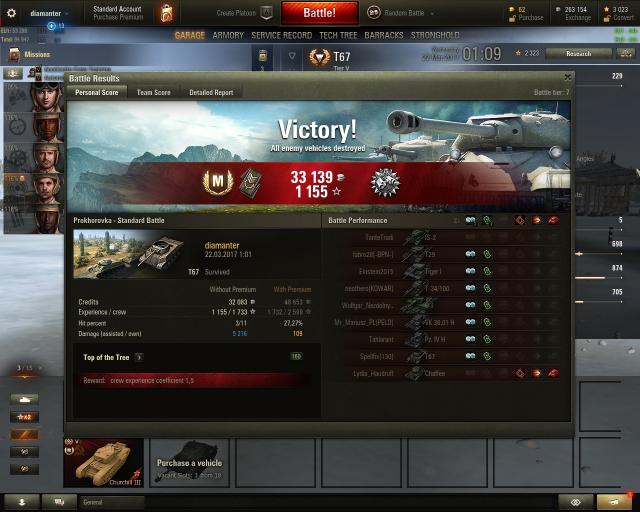Click the Research button
Viewport: 640px width, 512px height.
click(x=578, y=53)
